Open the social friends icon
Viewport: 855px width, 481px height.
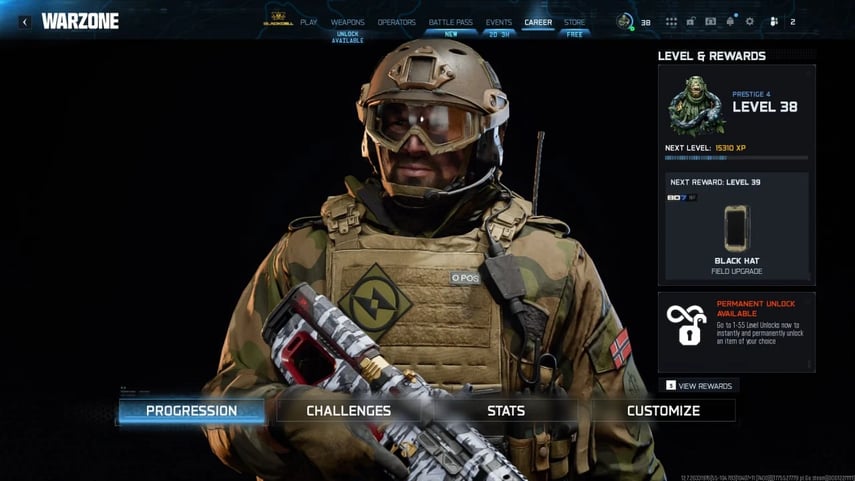pos(774,21)
